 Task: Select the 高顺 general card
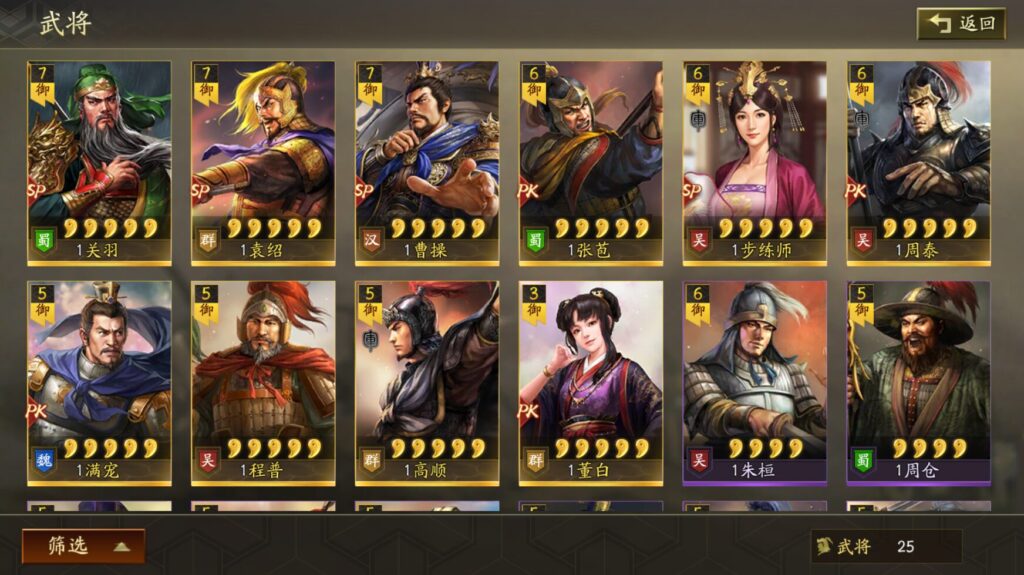(427, 380)
